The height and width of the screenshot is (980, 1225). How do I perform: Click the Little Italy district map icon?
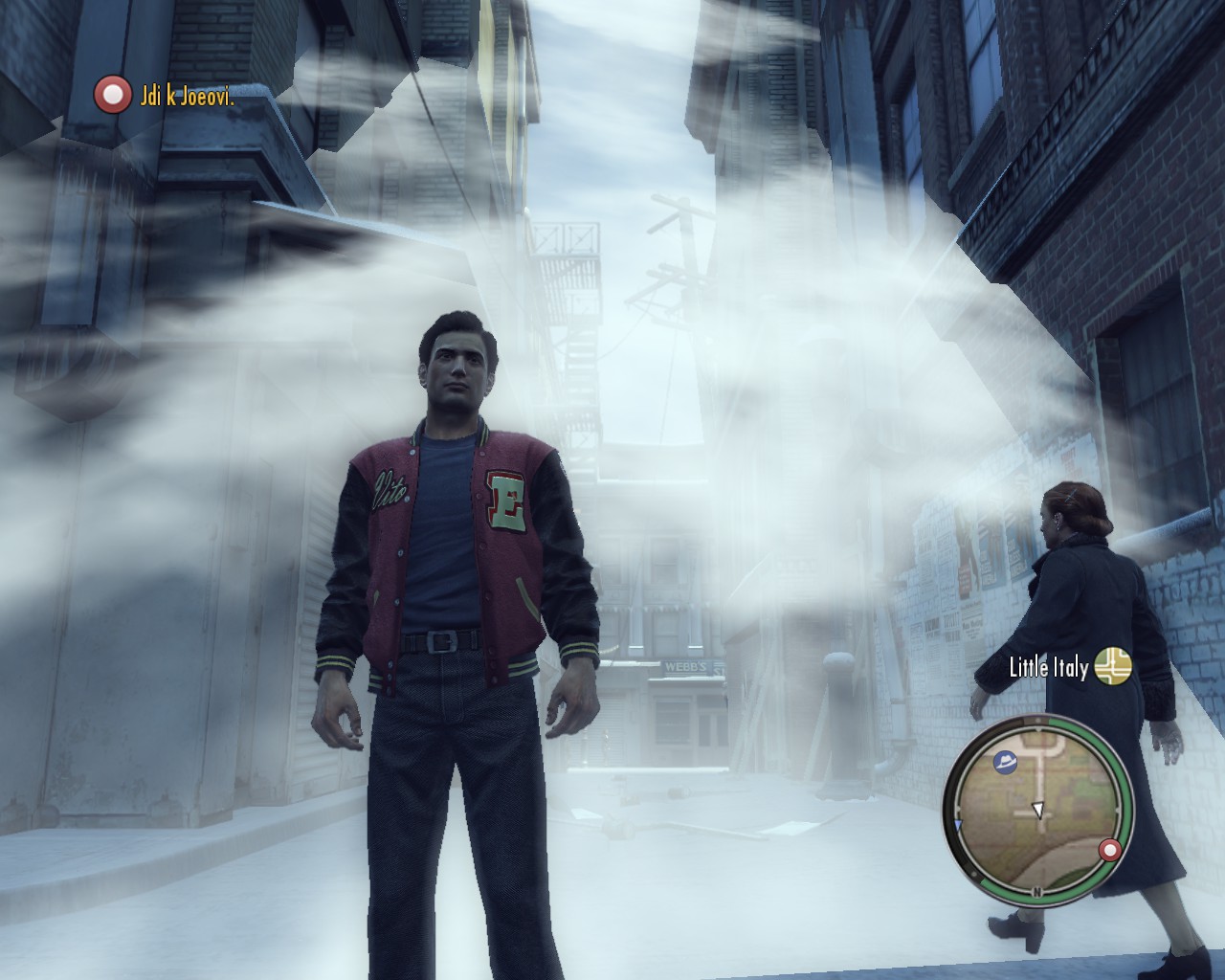[1114, 666]
